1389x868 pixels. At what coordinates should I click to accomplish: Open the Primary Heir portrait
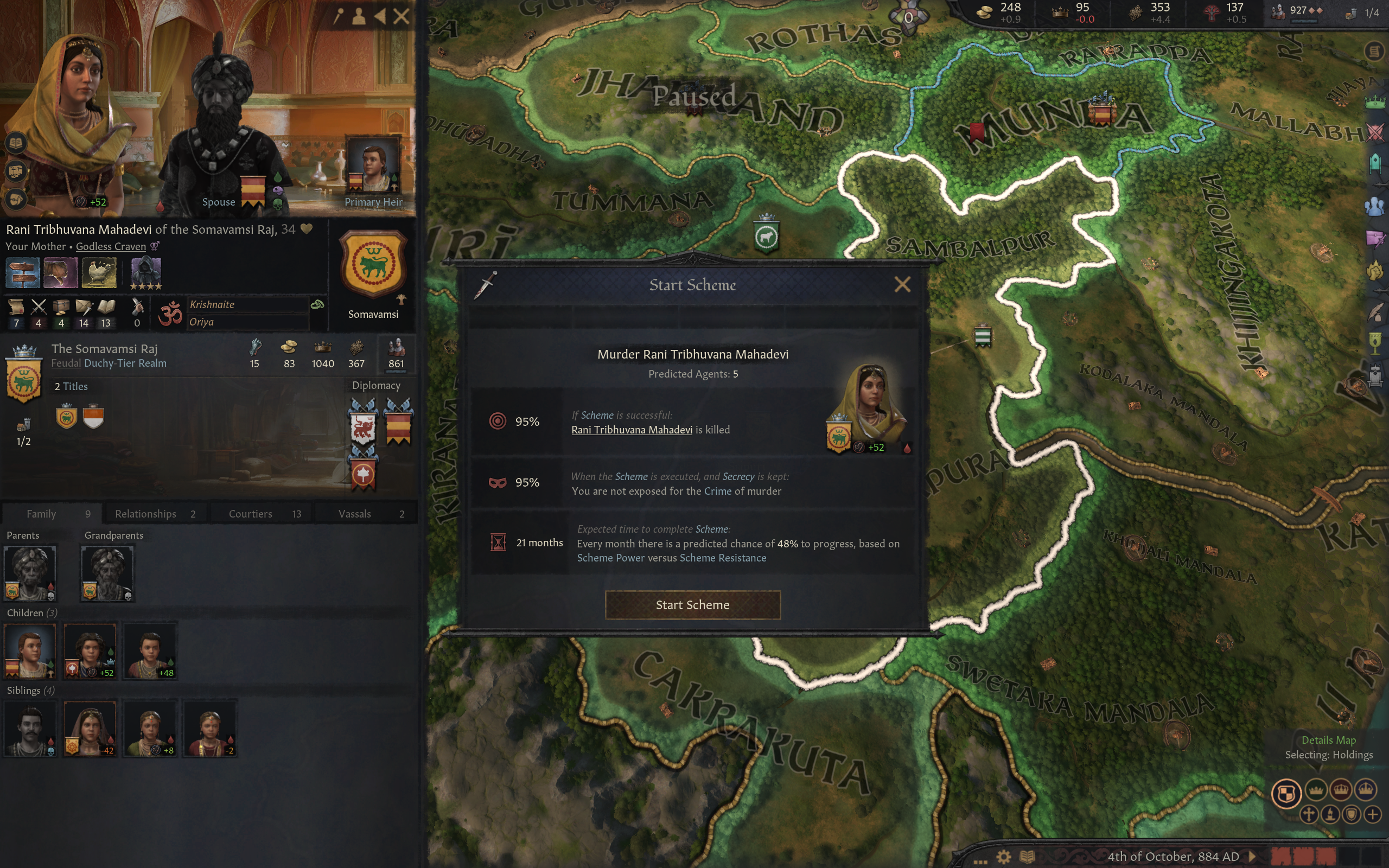(373, 167)
